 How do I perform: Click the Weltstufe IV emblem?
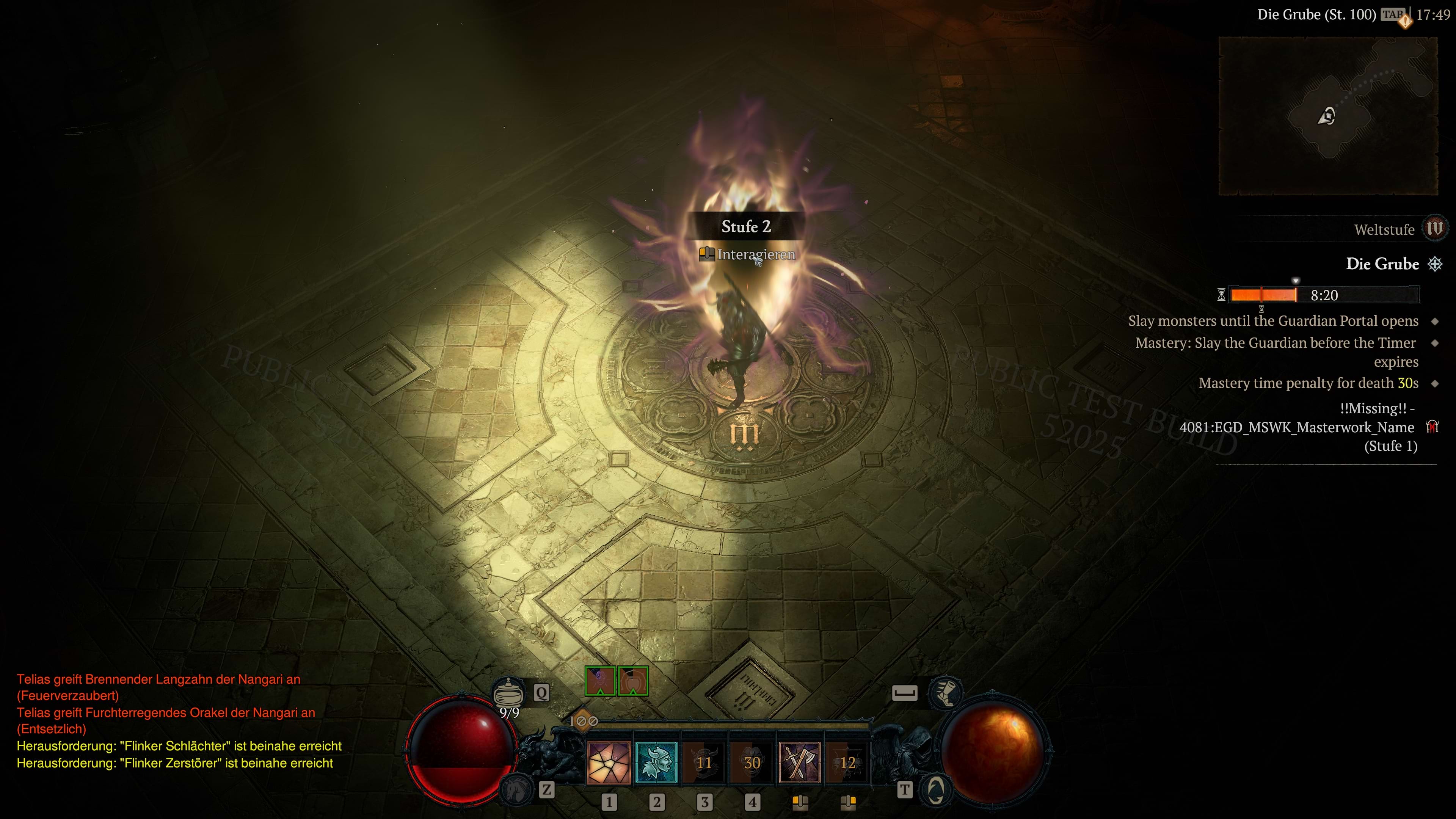(1434, 229)
